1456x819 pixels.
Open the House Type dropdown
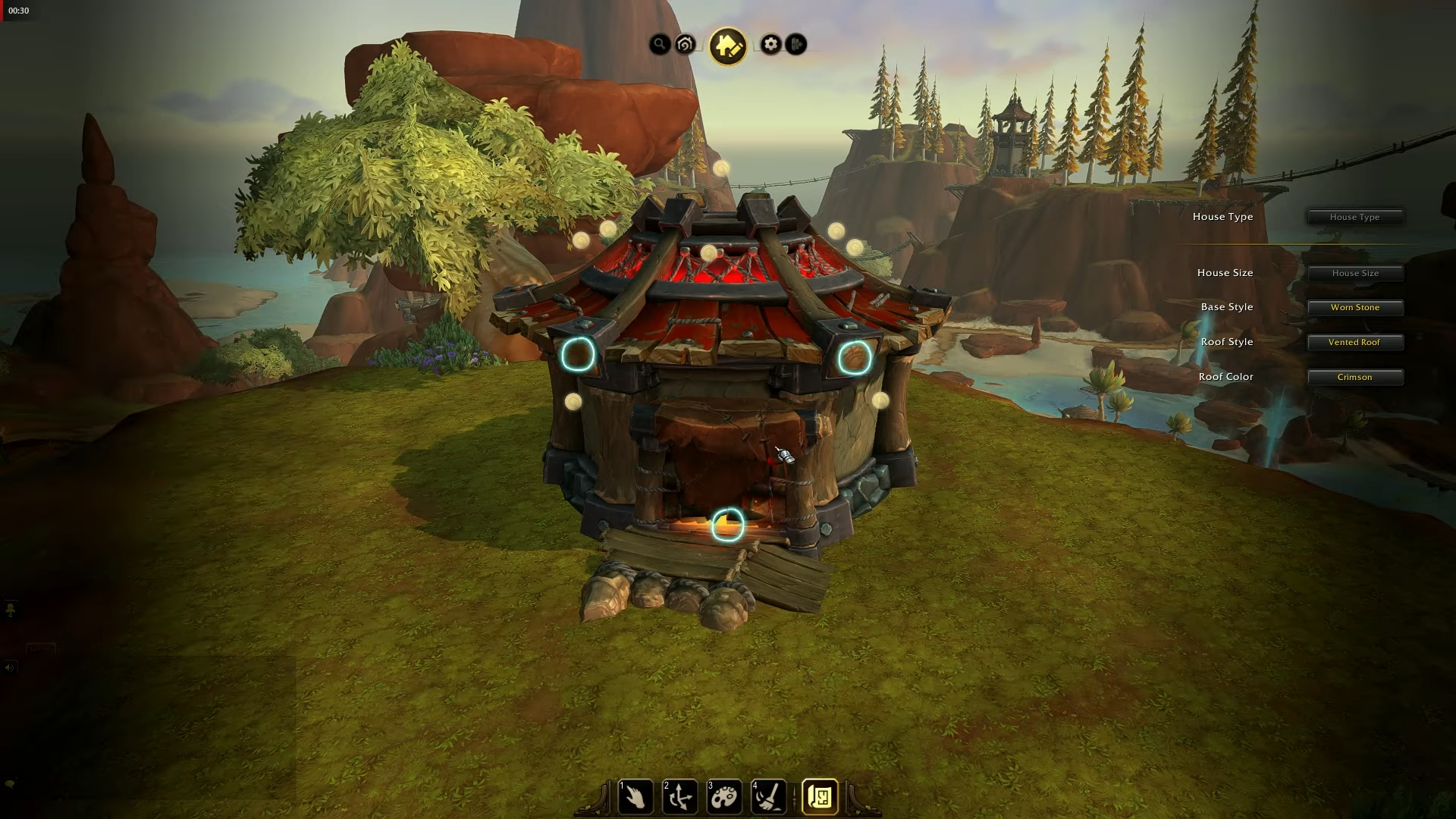coord(1354,217)
